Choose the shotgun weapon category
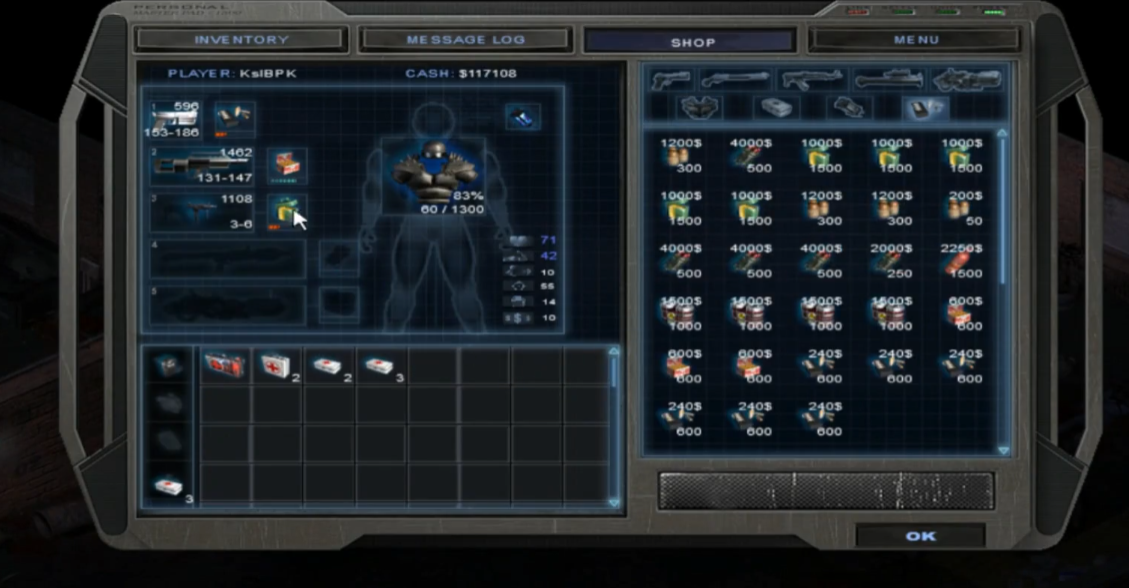This screenshot has height=588, width=1129. pos(735,79)
